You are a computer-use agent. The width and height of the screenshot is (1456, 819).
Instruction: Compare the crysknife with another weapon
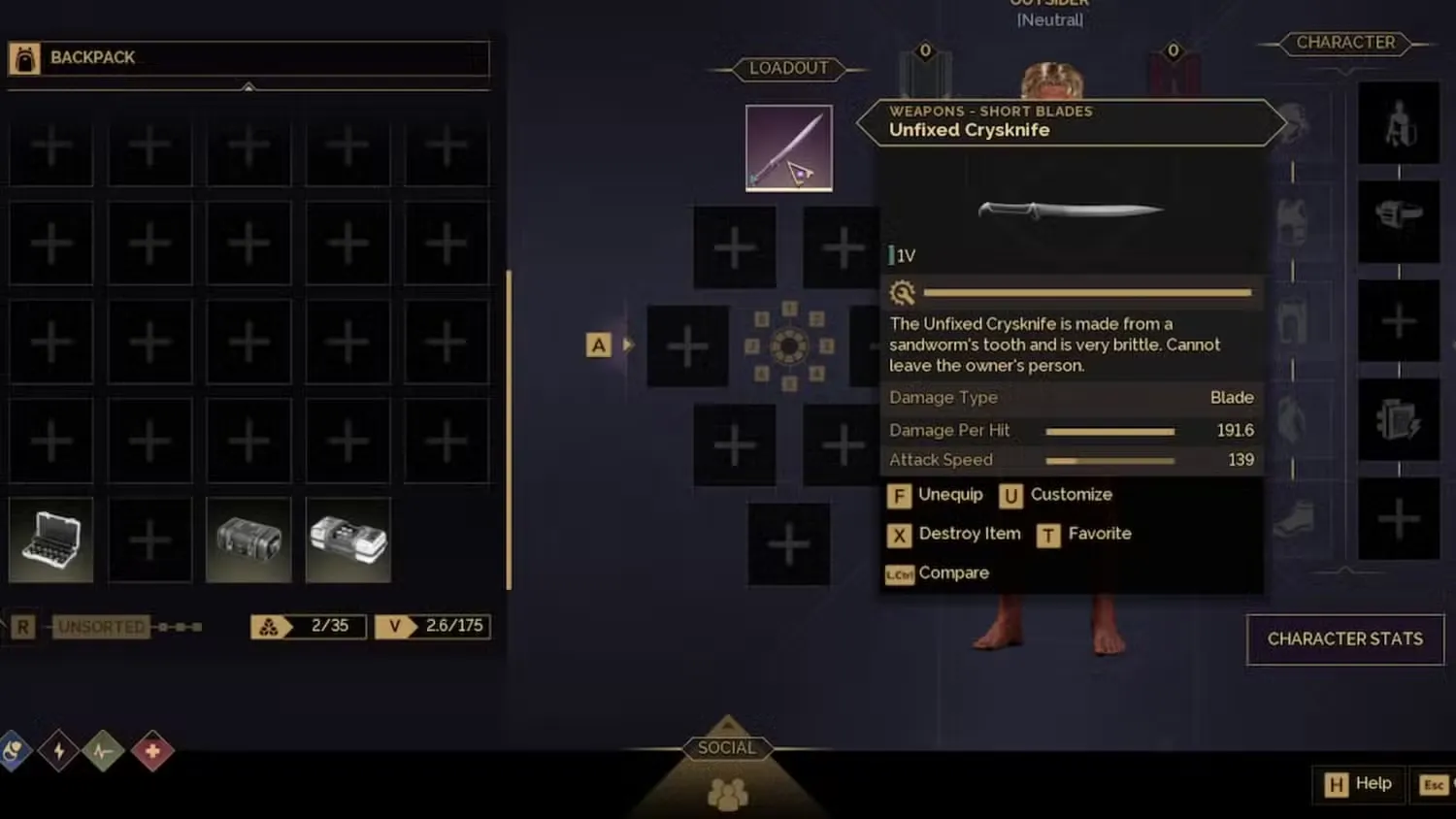click(x=938, y=573)
